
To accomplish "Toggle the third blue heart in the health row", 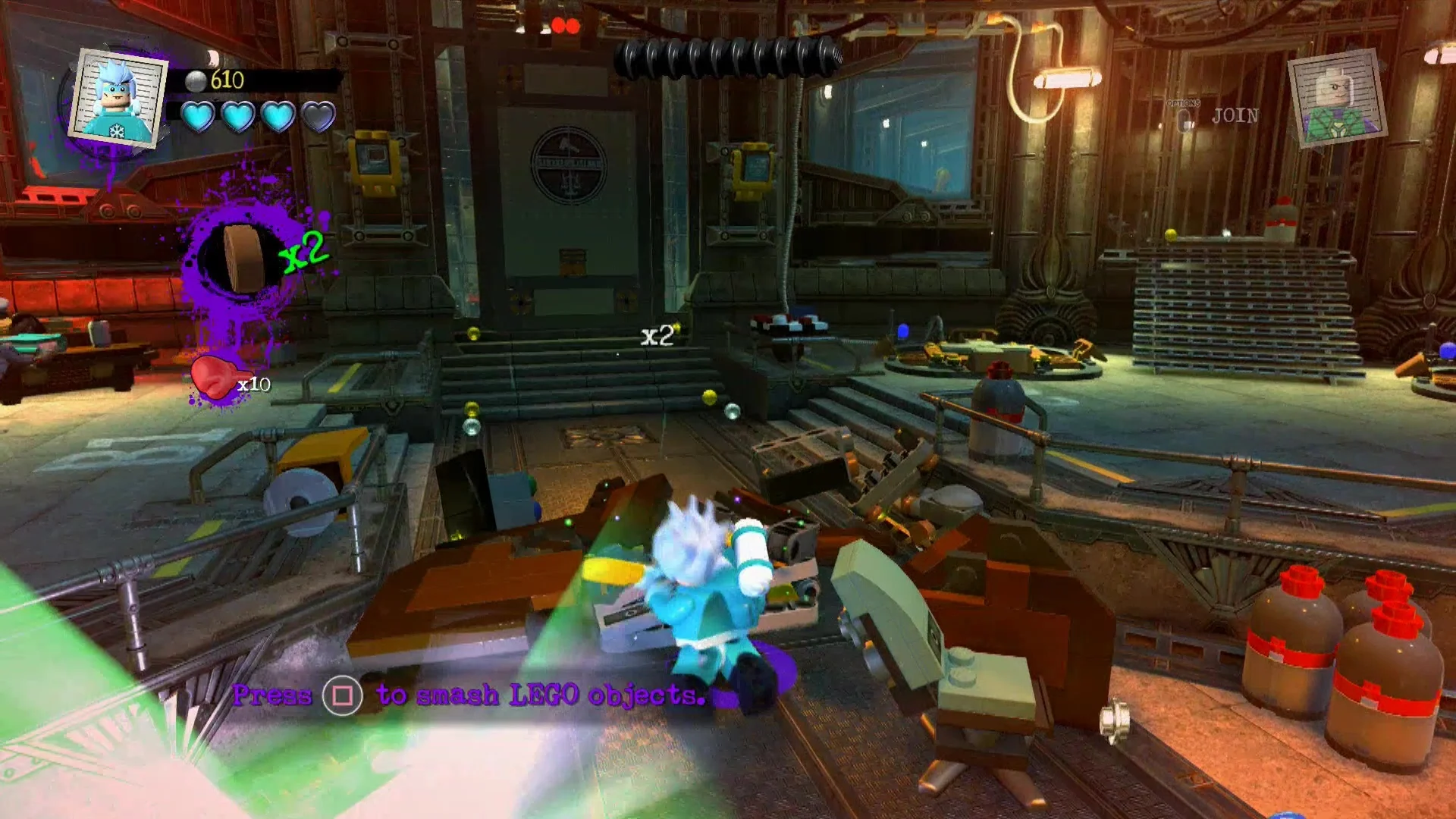I will pyautogui.click(x=278, y=116).
